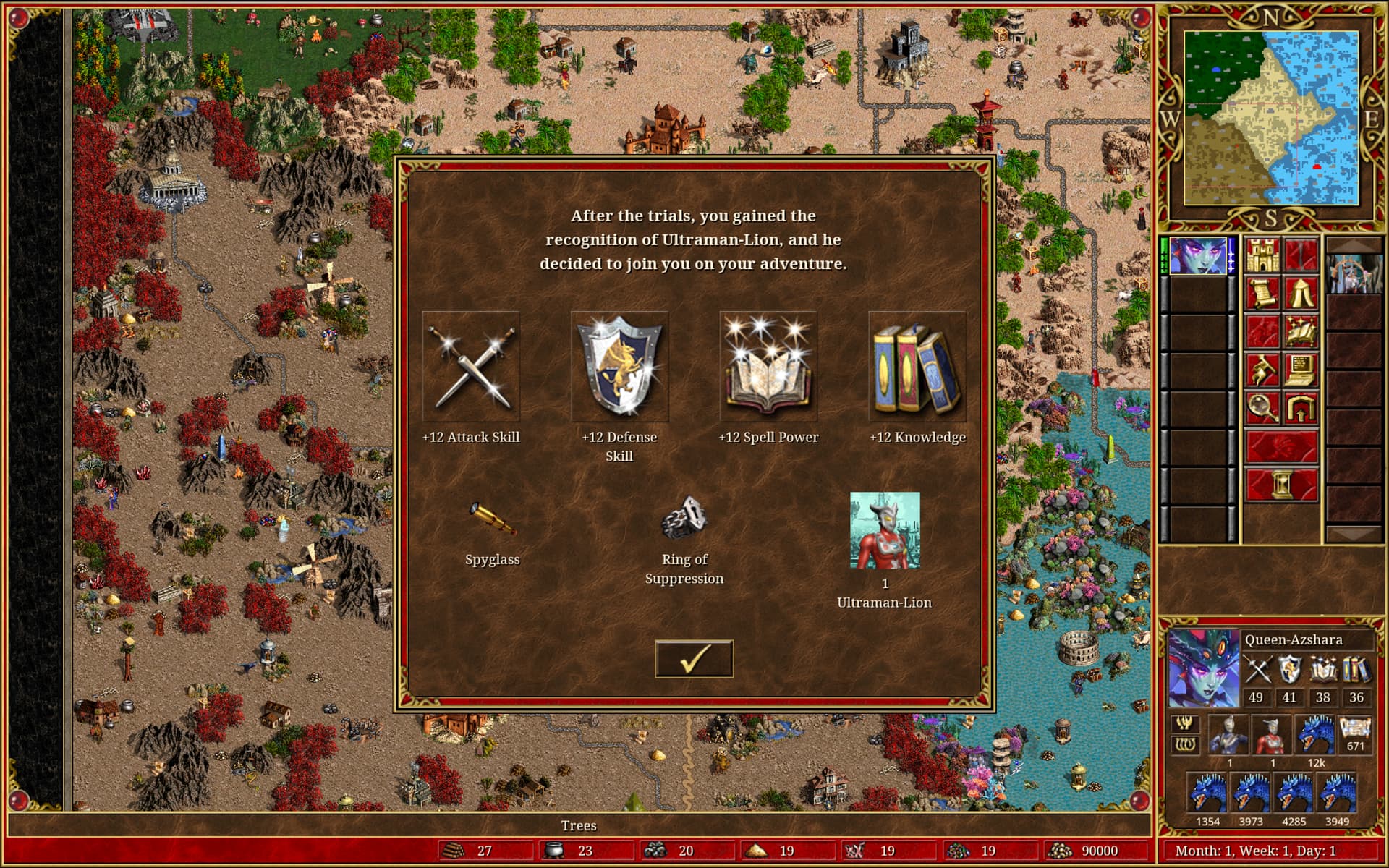The width and height of the screenshot is (1389, 868).
Task: Inspect the Ring of Suppression artifact
Action: tap(684, 518)
